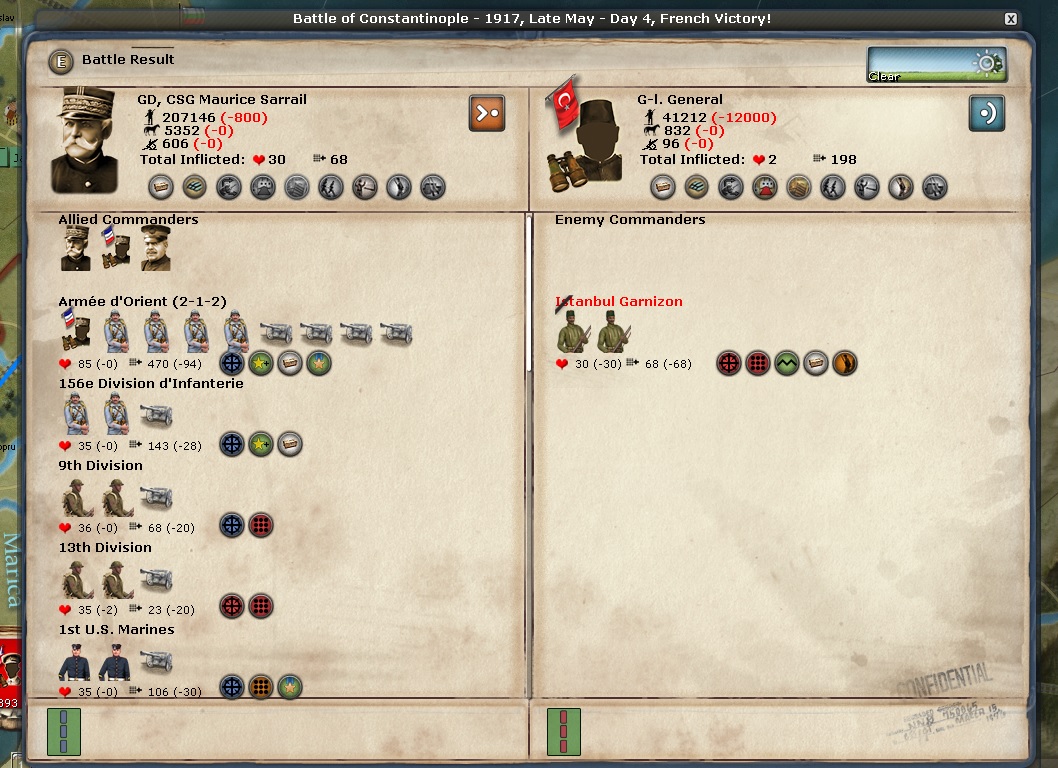
Task: Select the Armée d'Orient unit row
Action: coord(141,302)
